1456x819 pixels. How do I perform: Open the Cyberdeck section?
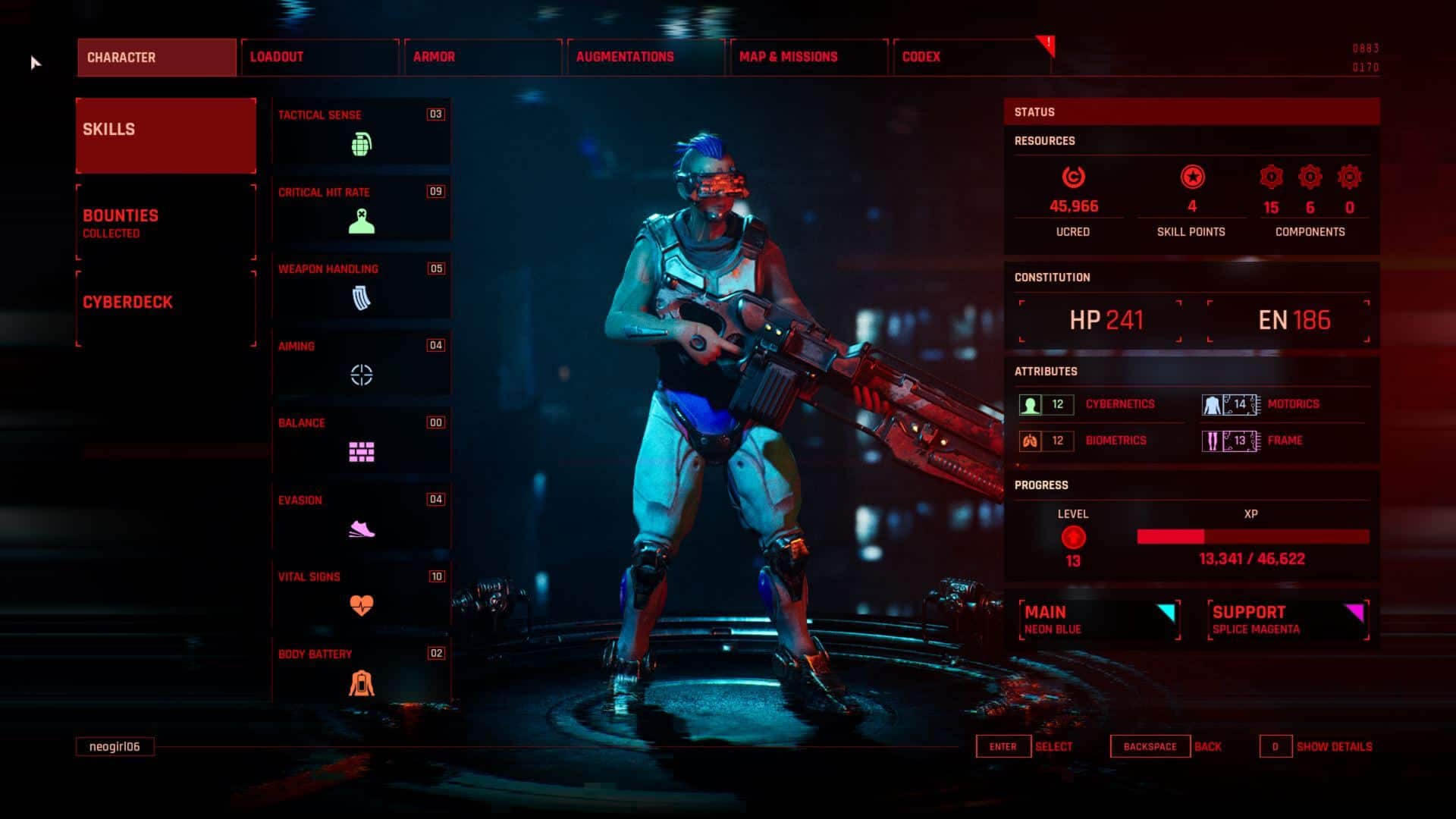[x=165, y=308]
